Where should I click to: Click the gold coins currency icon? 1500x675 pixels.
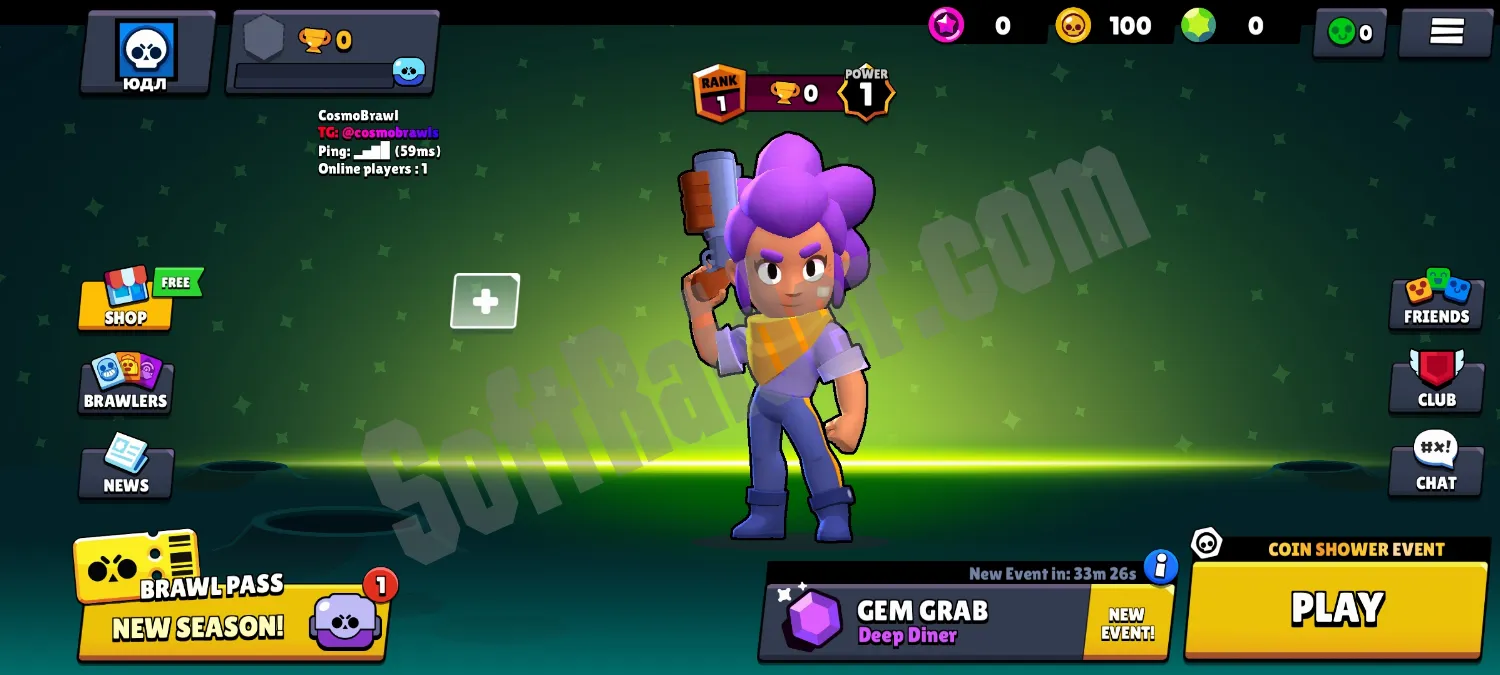(x=1073, y=26)
